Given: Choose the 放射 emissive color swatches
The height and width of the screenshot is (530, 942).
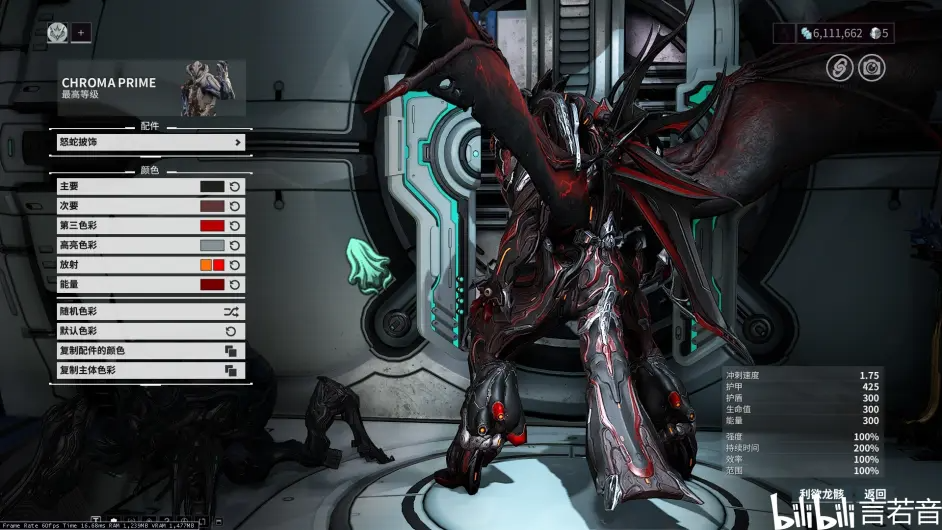Looking at the screenshot, I should pos(212,265).
